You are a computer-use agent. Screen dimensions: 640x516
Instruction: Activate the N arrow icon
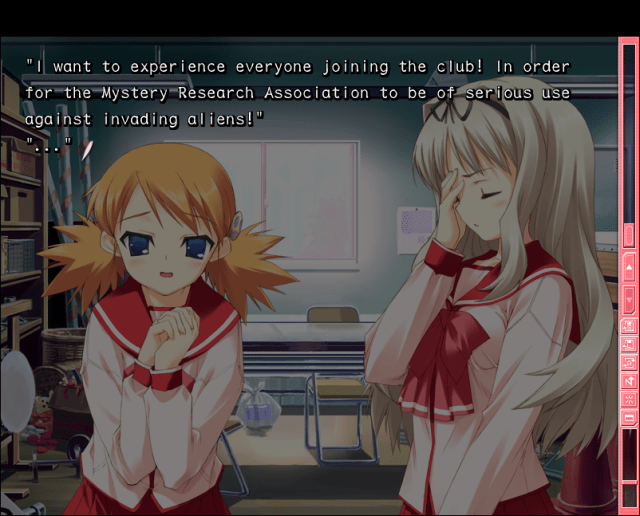coord(629,380)
